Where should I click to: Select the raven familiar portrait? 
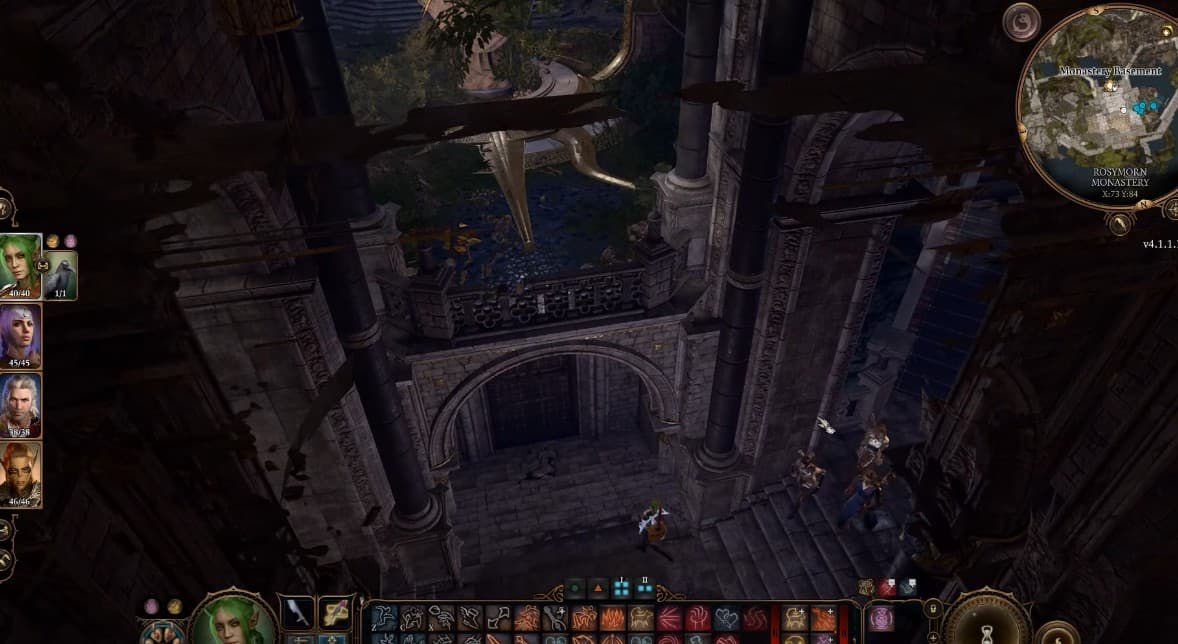tap(61, 274)
